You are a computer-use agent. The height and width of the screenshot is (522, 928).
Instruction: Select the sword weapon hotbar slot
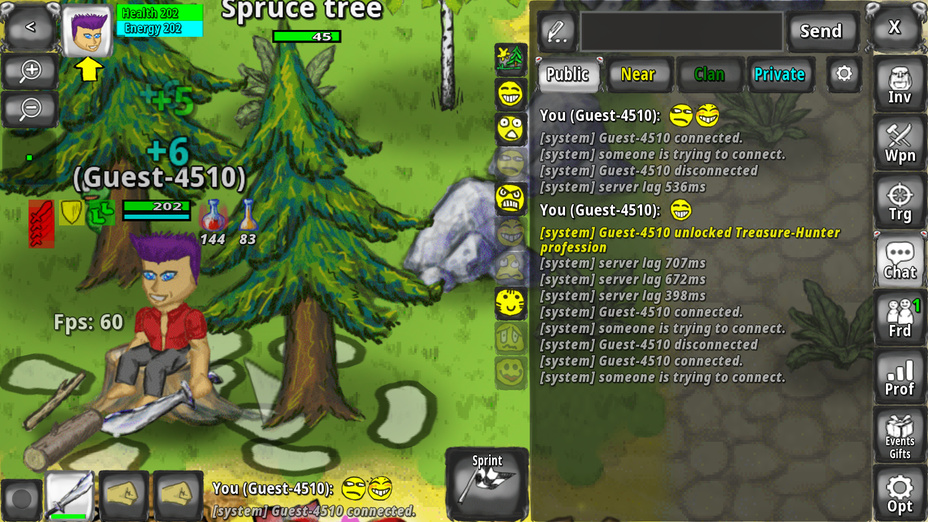(70, 496)
